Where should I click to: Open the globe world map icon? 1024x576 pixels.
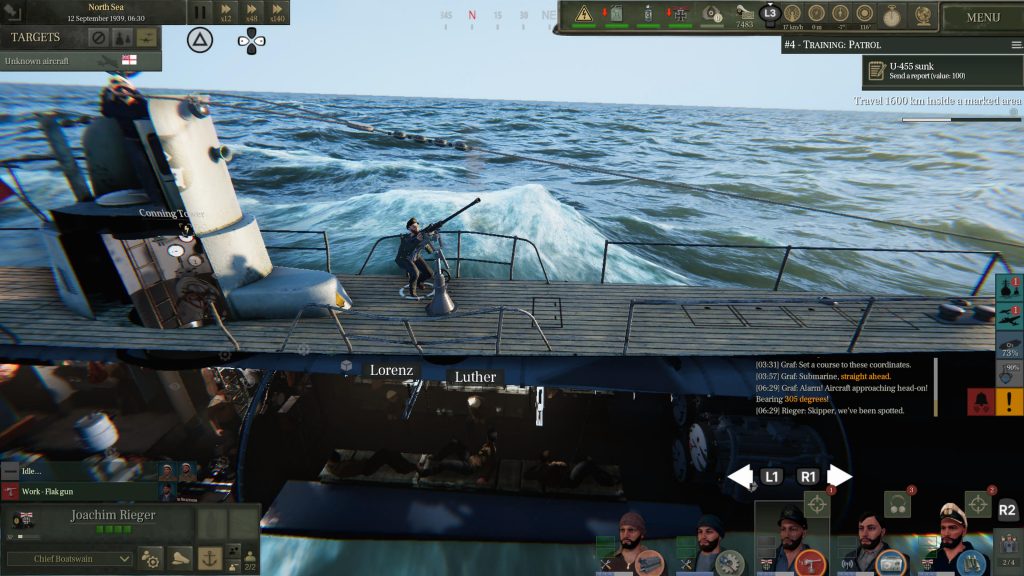click(919, 15)
